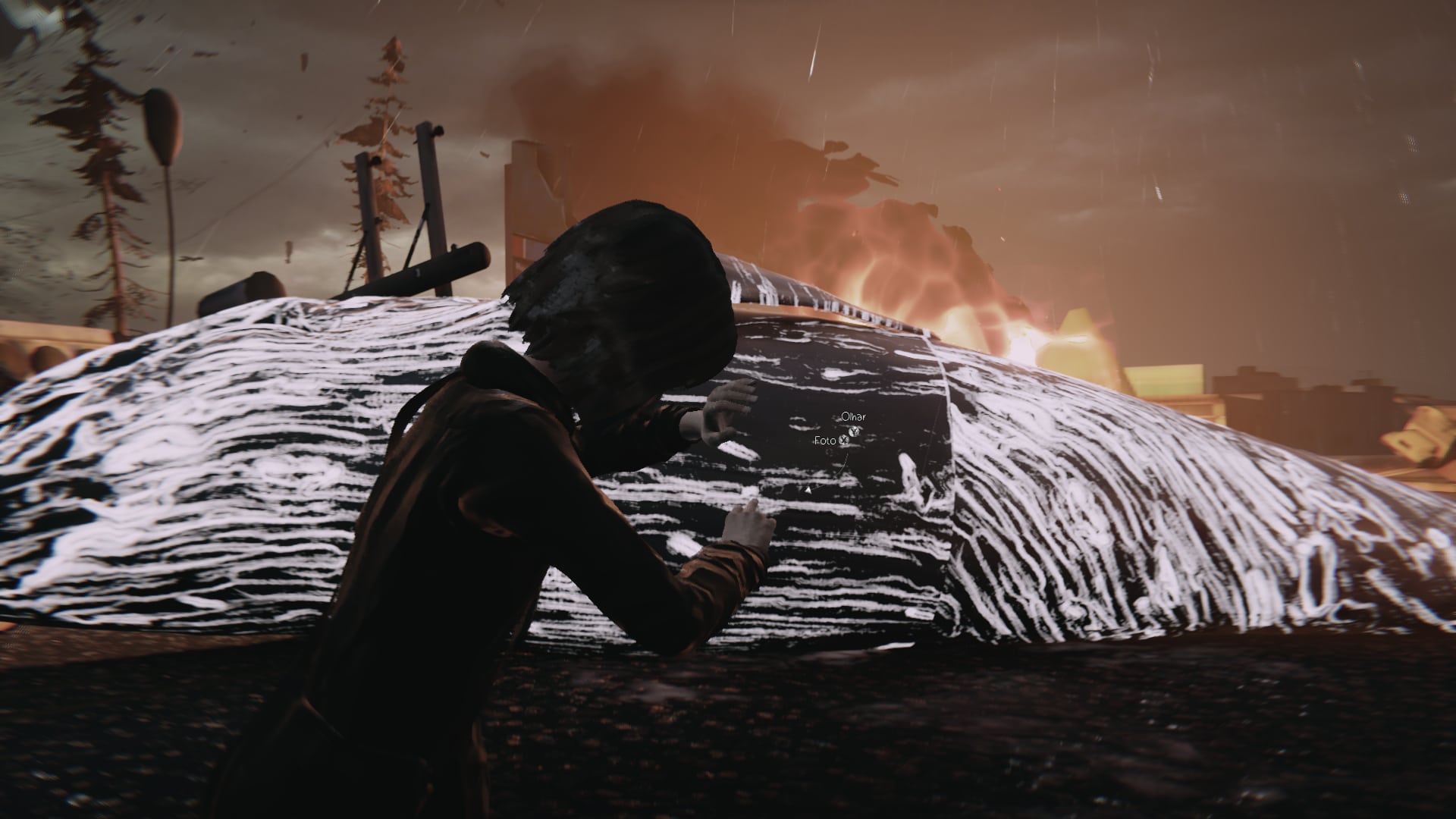Screen dimensions: 1456x819
Task: Click the controller button glyph beside Foto
Action: (x=845, y=440)
